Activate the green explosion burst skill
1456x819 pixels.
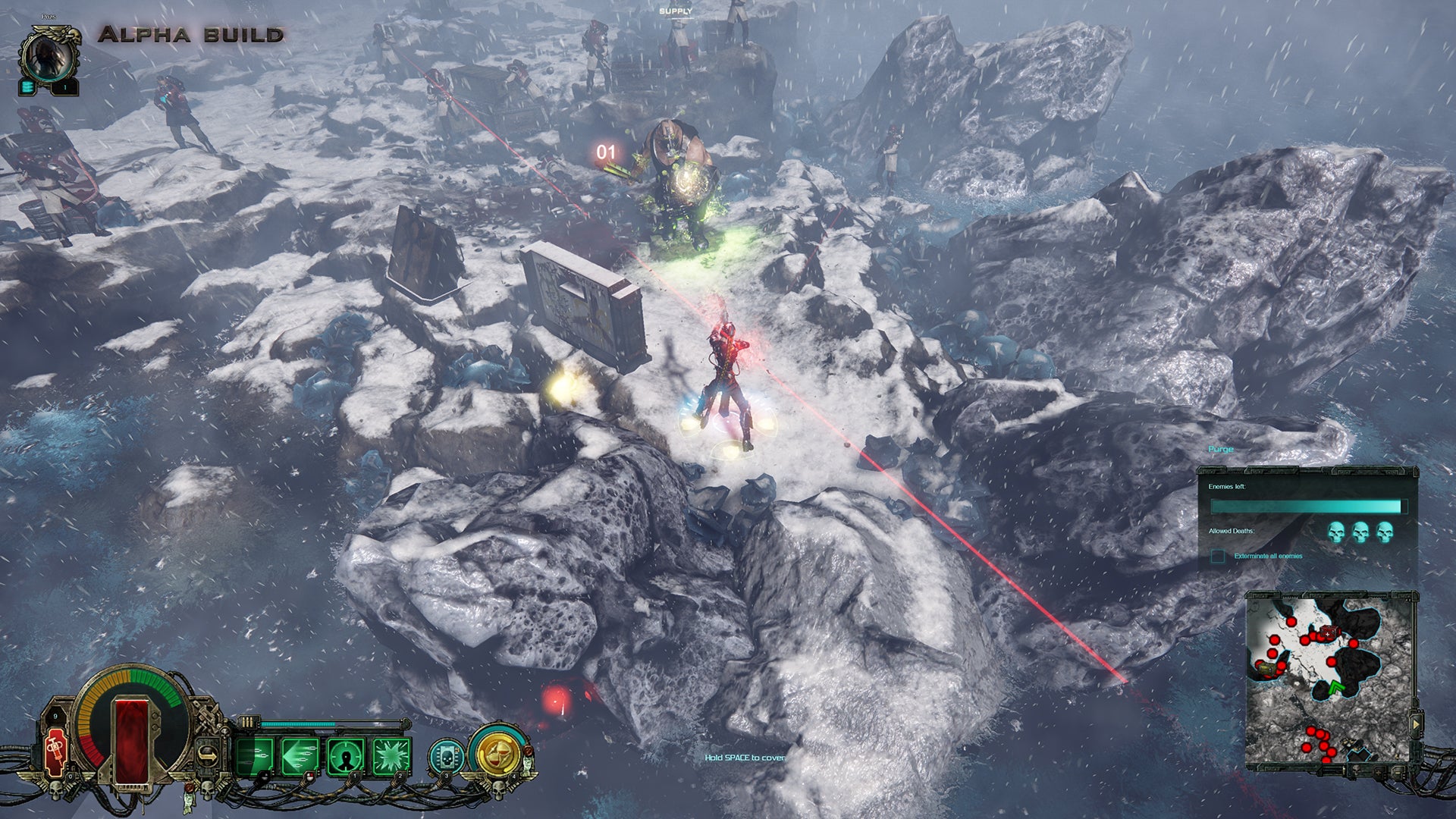pos(391,756)
